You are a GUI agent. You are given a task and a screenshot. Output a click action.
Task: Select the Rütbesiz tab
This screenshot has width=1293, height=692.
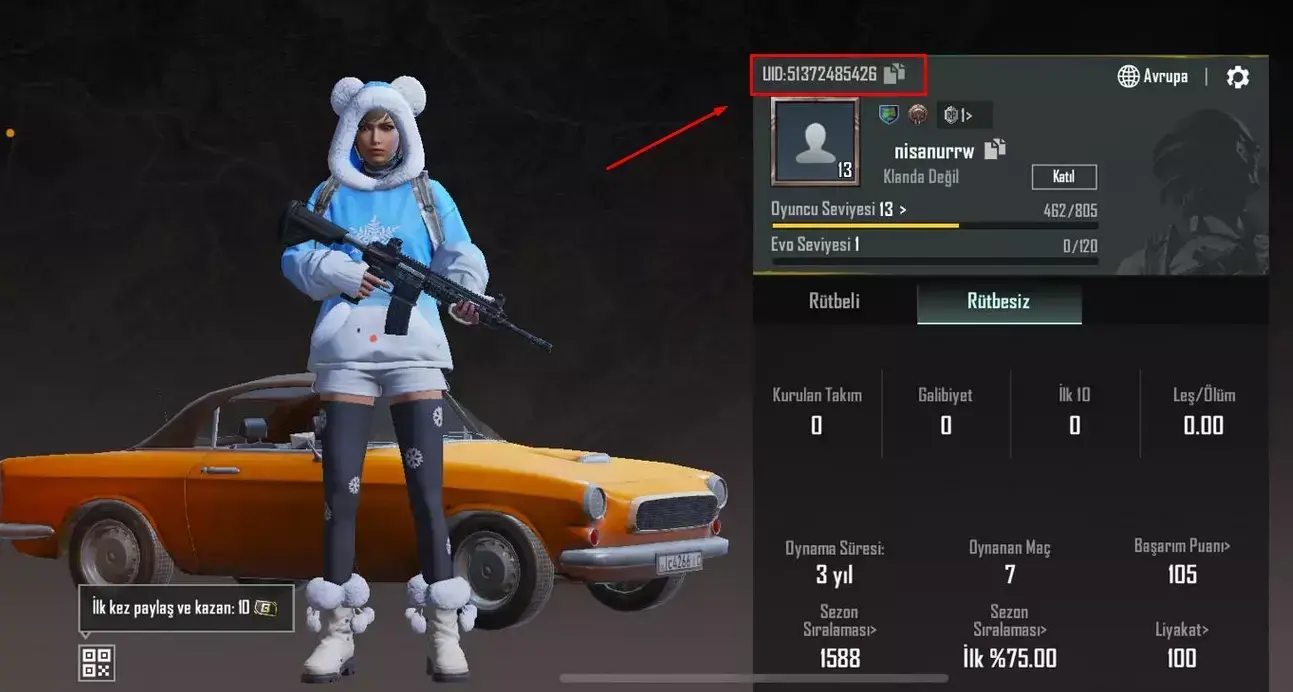pos(998,302)
